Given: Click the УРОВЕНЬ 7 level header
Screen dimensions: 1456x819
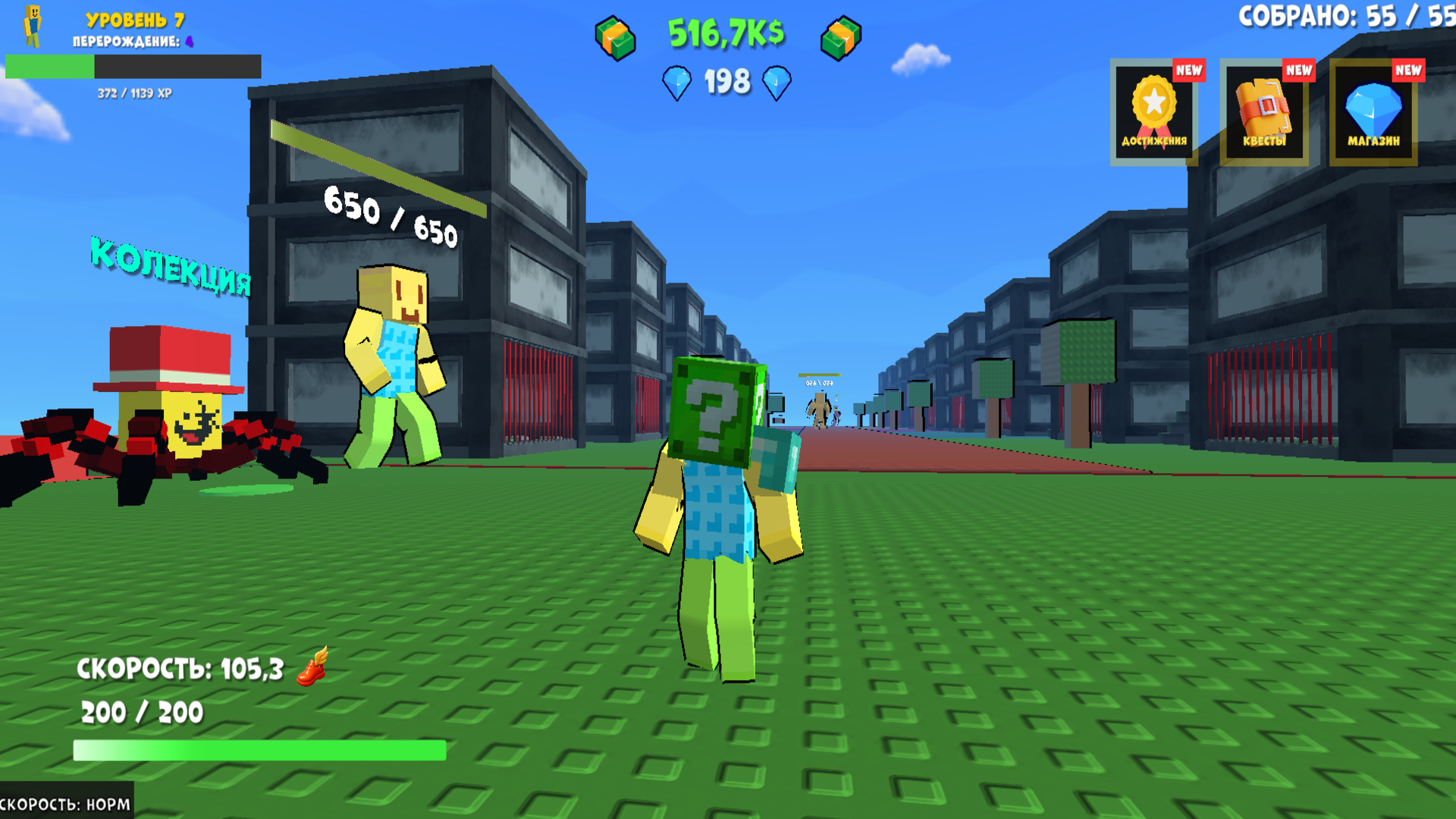Looking at the screenshot, I should pos(135,21).
